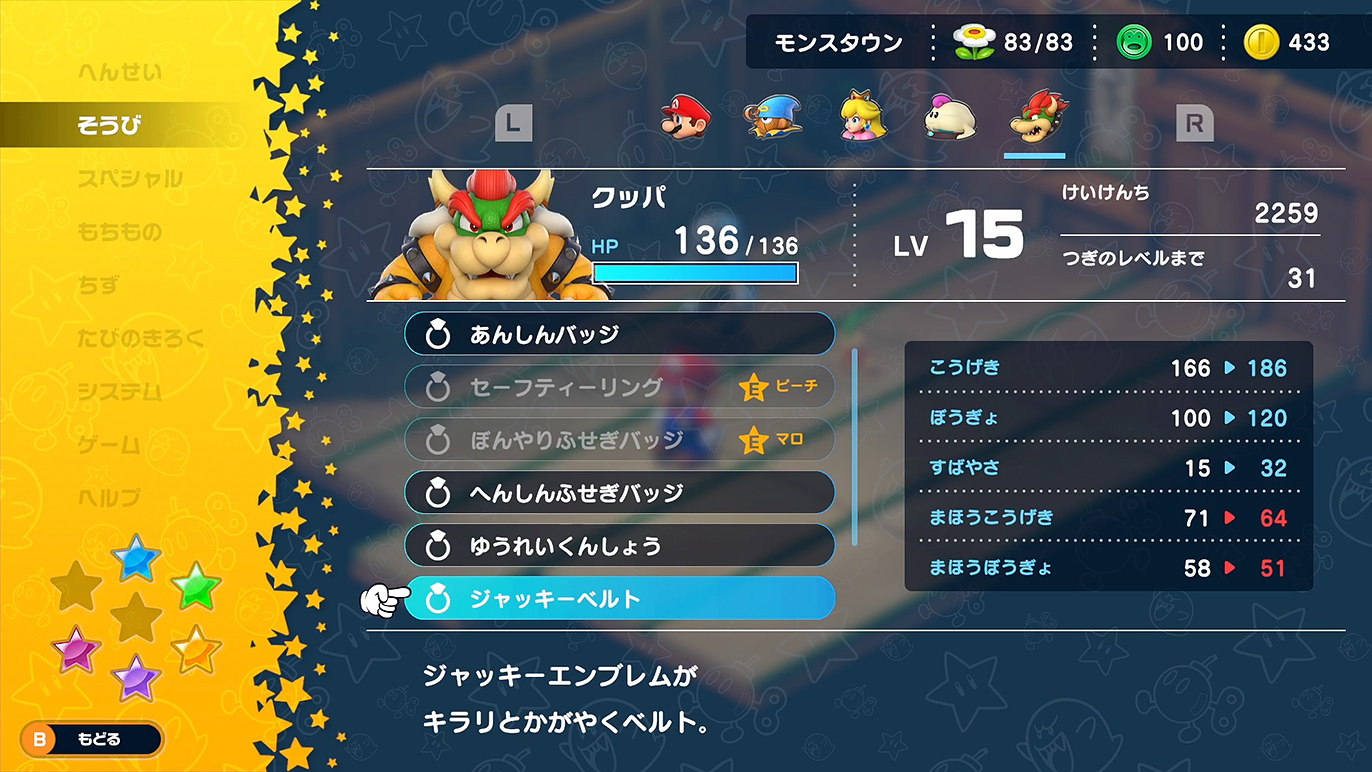1372x772 pixels.
Task: Switch to Mallow's character tab
Action: (x=948, y=118)
